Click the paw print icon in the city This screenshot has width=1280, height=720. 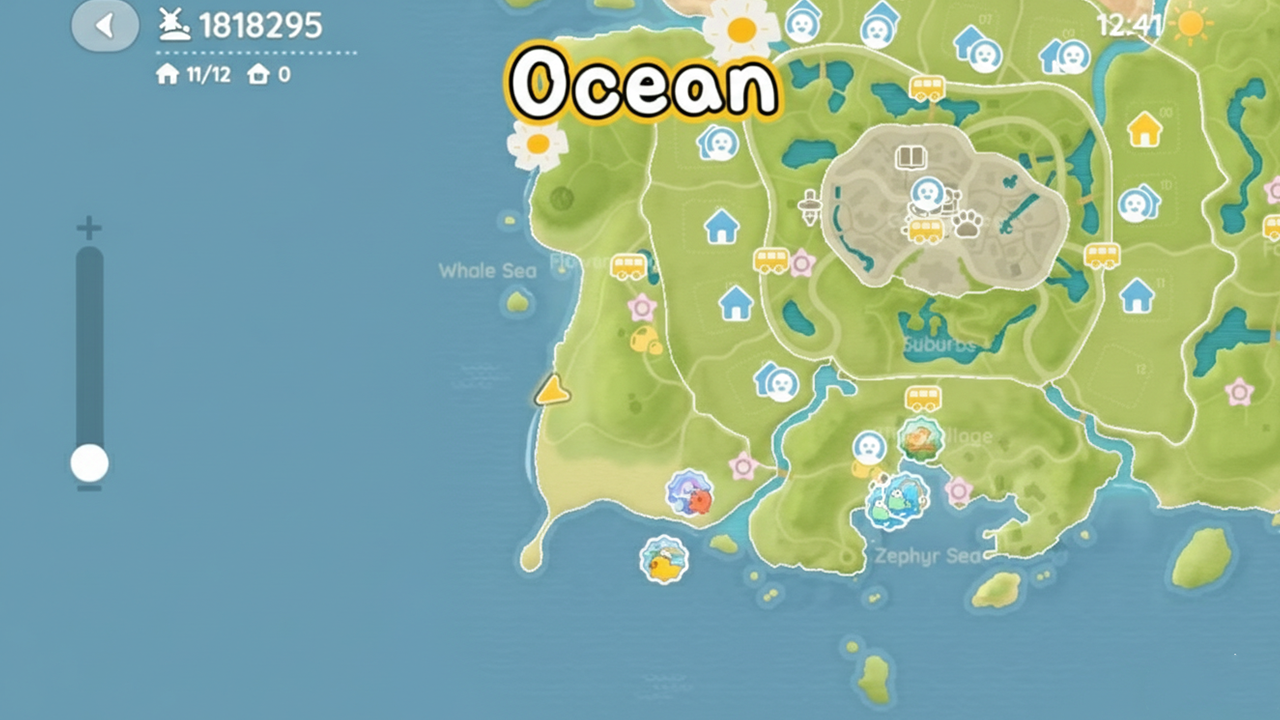point(967,226)
